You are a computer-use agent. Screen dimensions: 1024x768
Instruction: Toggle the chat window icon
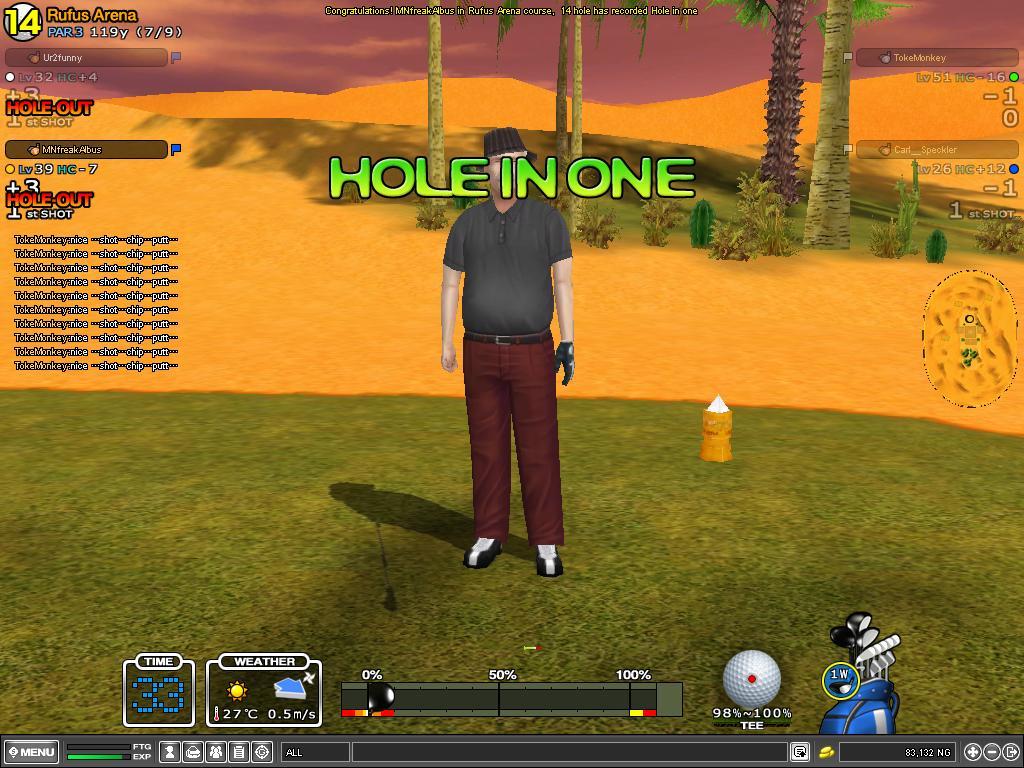[x=799, y=752]
